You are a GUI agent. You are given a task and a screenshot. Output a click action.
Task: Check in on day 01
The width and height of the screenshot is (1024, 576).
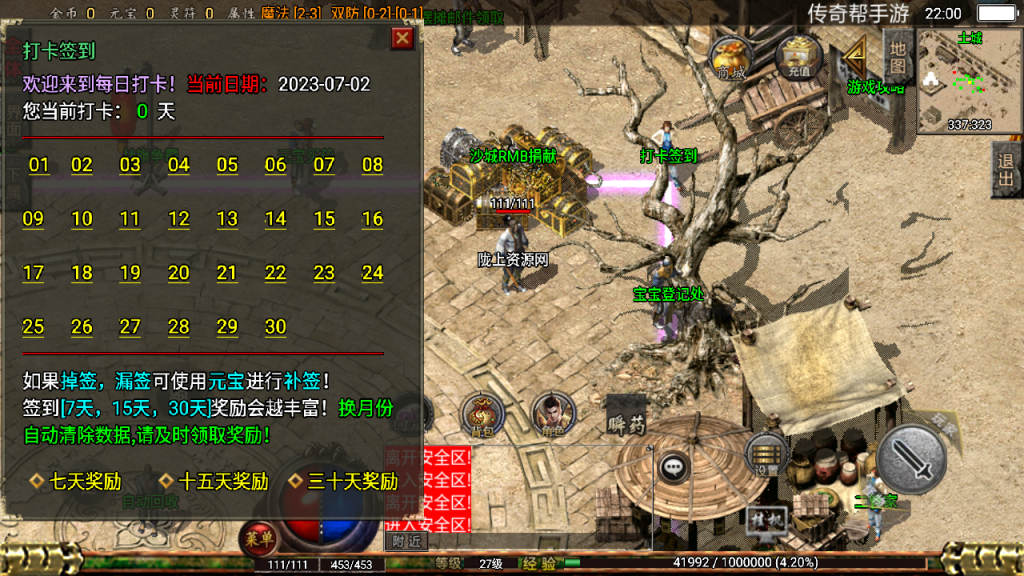pyautogui.click(x=39, y=165)
